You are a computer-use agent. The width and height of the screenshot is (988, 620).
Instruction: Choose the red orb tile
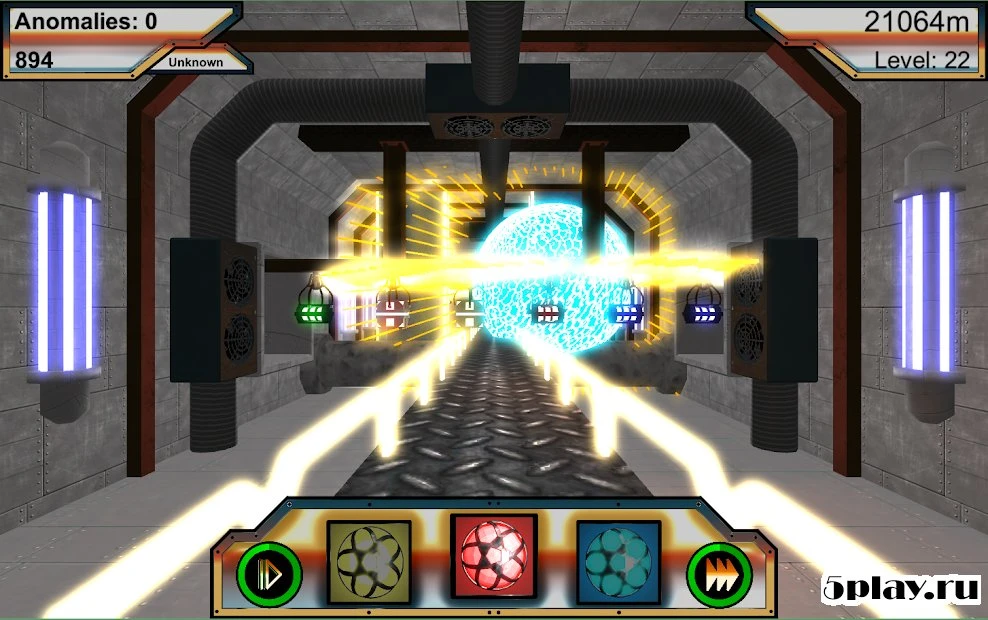point(494,557)
